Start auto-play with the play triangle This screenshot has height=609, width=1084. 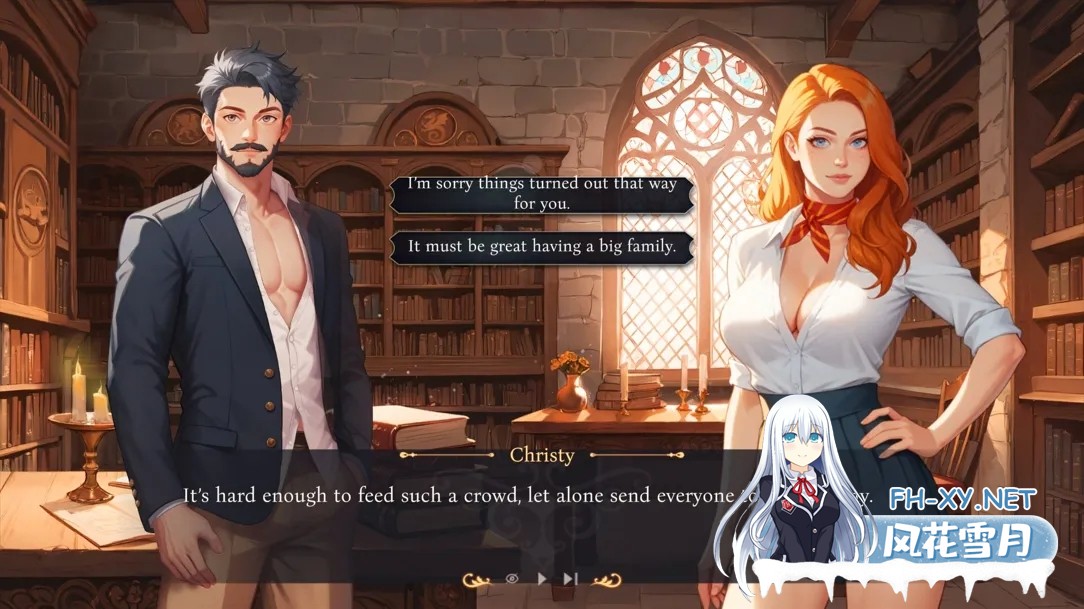pos(542,578)
